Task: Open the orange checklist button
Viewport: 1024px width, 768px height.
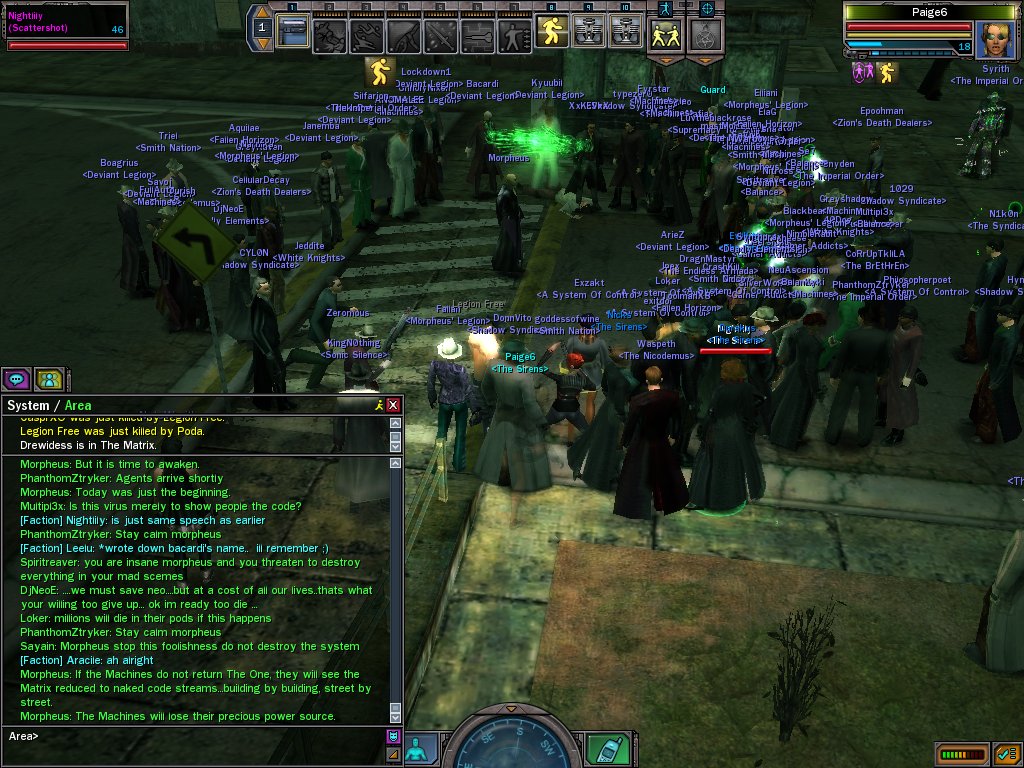Action: [1006, 752]
